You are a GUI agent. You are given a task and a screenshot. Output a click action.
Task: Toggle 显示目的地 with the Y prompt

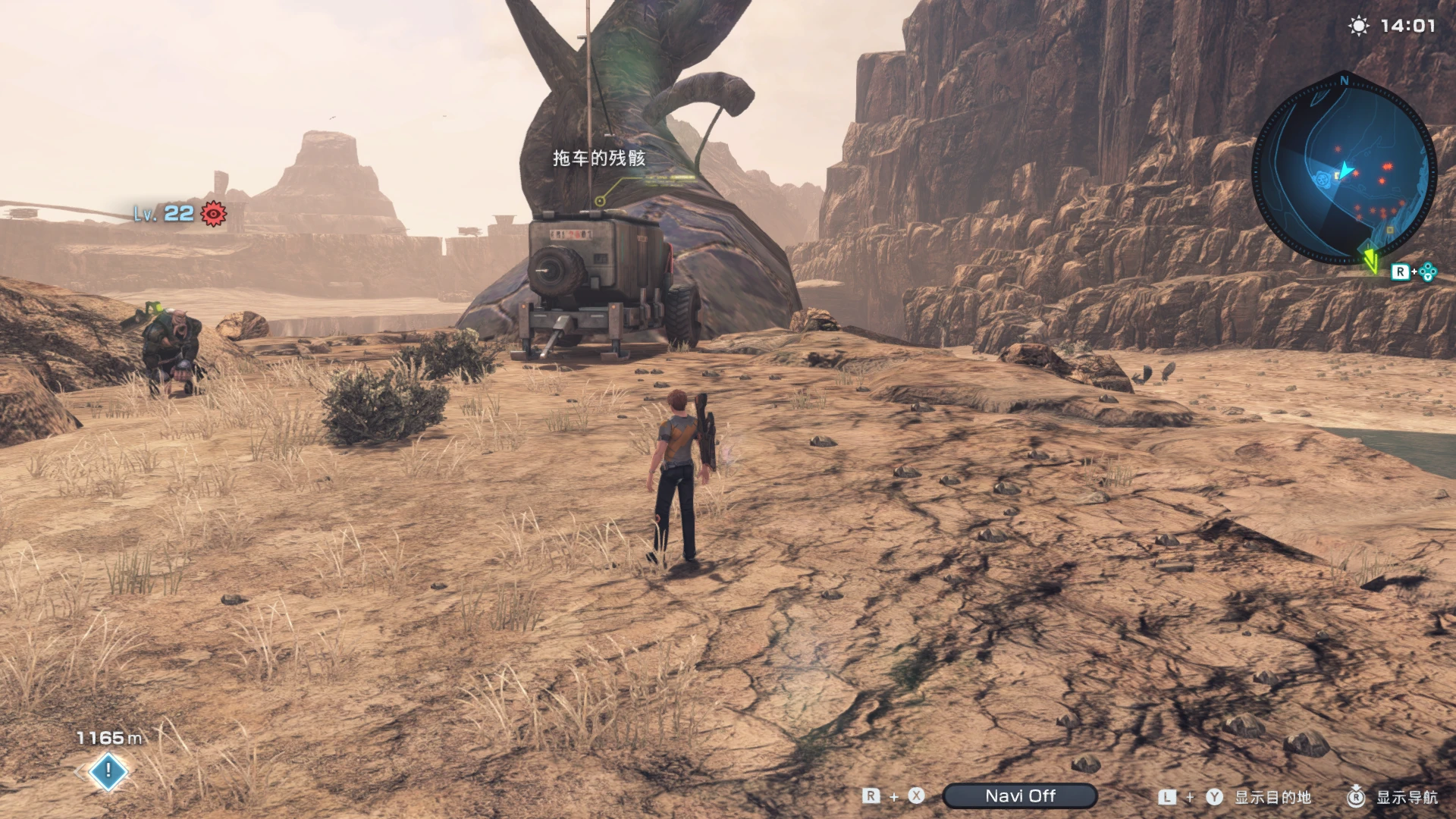pos(1273,798)
